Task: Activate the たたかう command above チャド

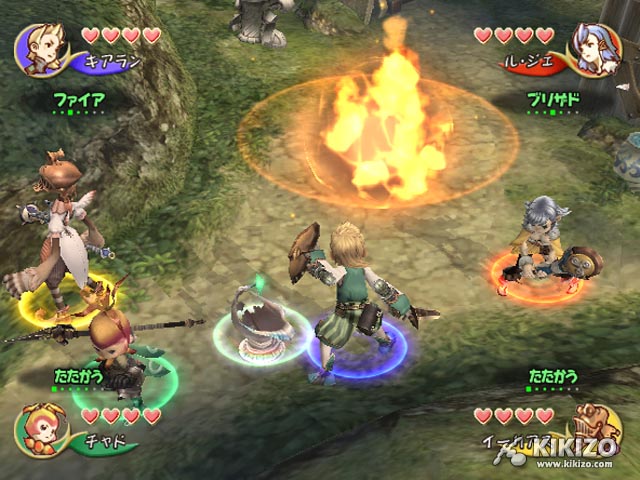Action: click(x=78, y=379)
